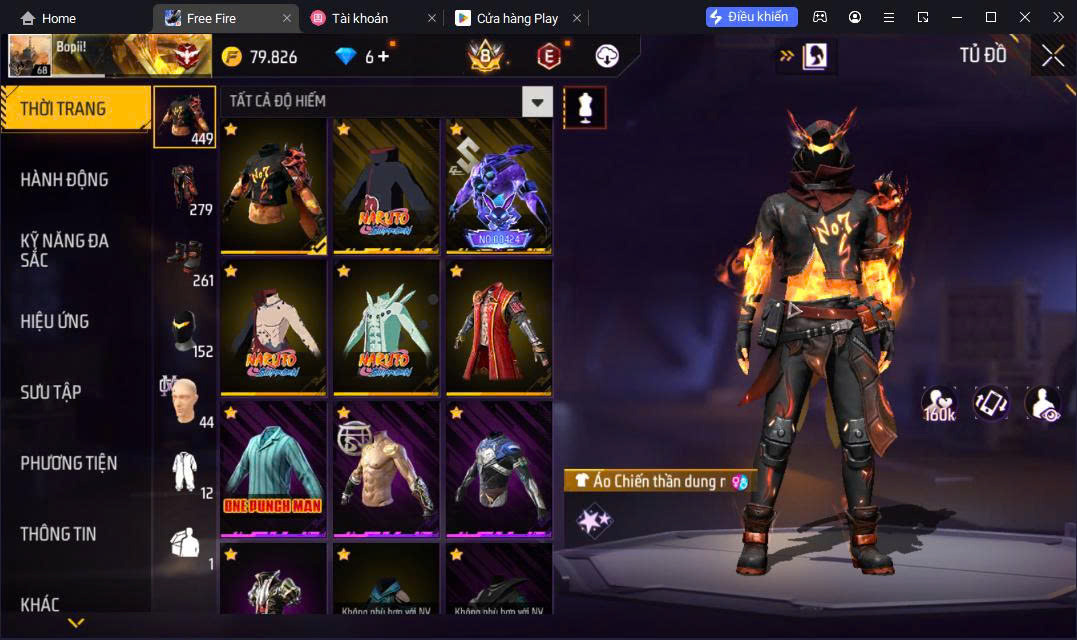Show the mask subcategory with 152 items

coord(185,330)
